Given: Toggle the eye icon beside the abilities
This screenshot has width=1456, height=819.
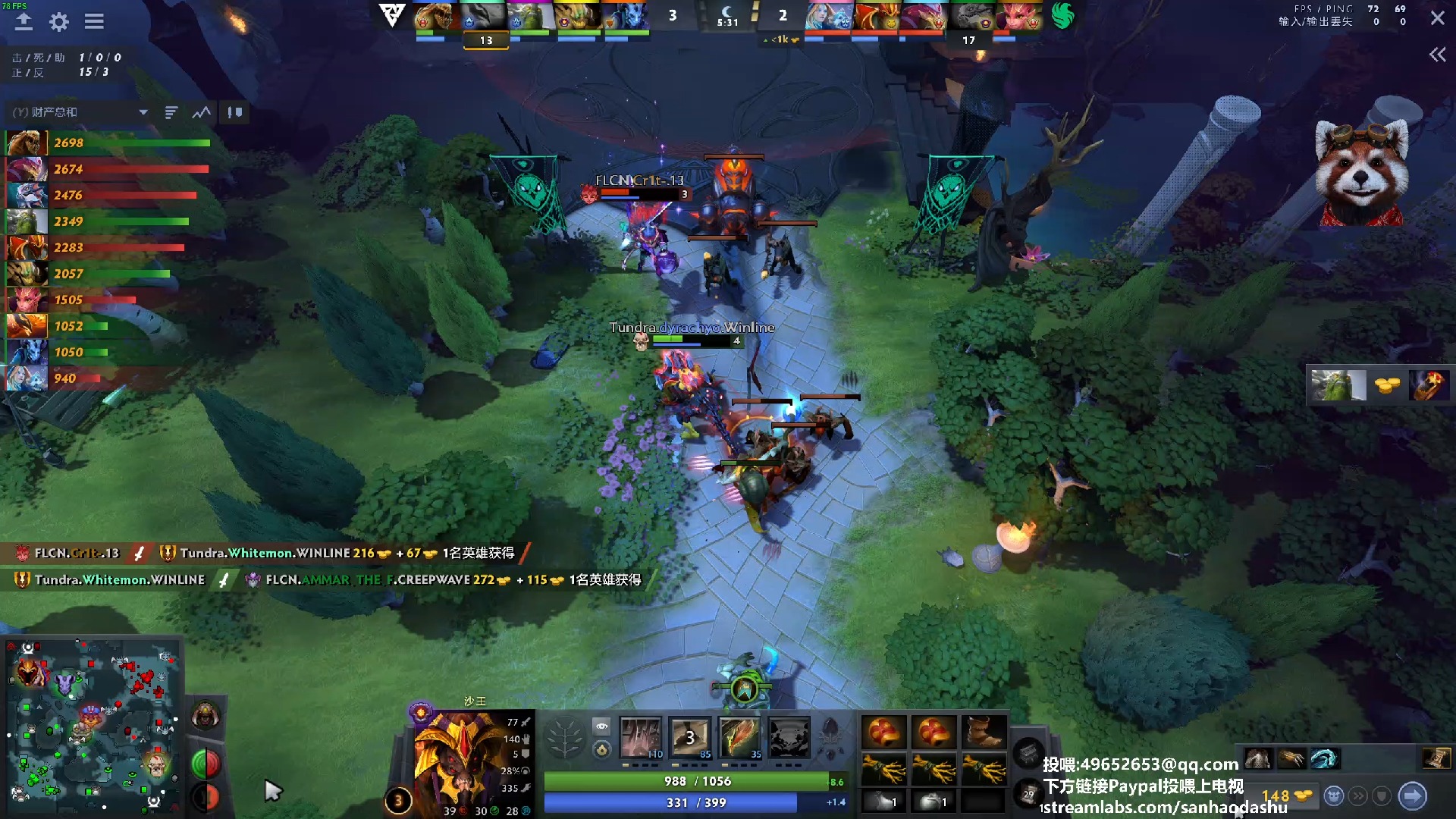Looking at the screenshot, I should [x=601, y=726].
